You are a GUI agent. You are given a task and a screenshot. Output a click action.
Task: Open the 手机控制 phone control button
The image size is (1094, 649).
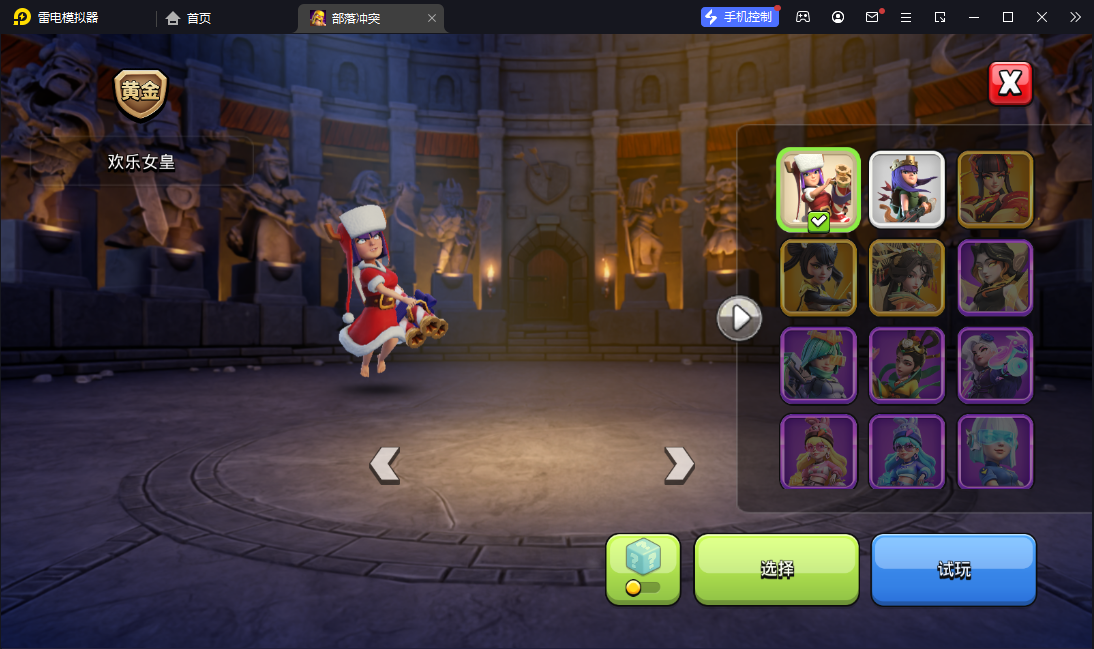739,17
